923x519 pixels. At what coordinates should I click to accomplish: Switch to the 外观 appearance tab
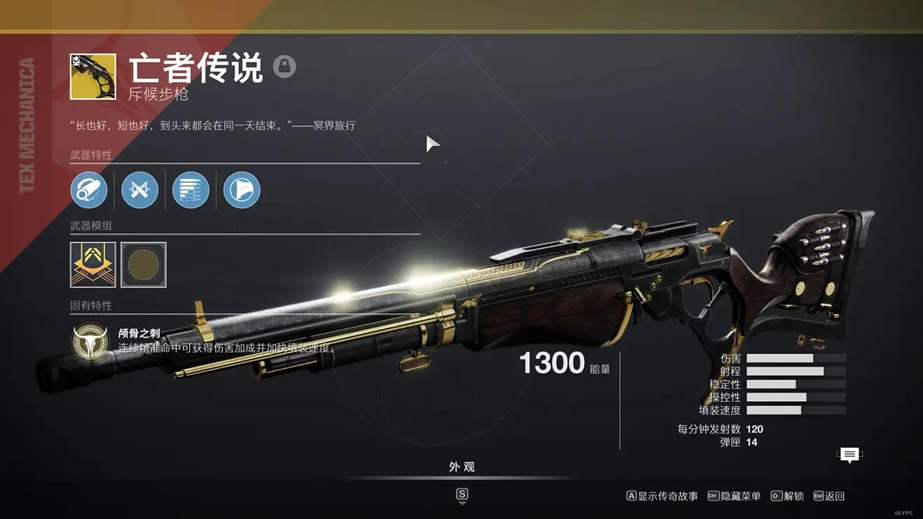[461, 467]
